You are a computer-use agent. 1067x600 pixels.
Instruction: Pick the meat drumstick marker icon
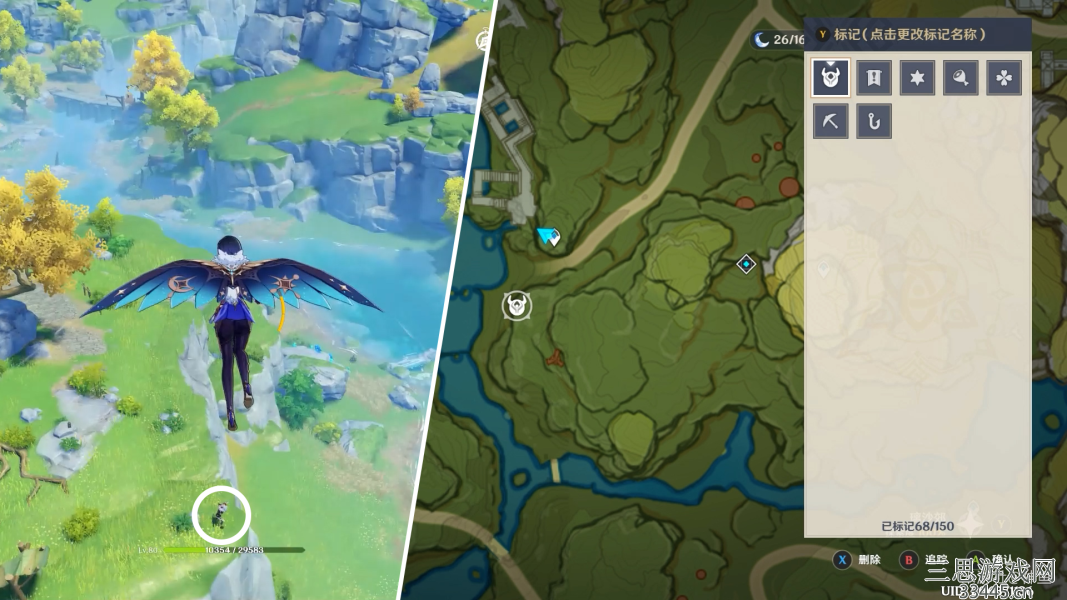pos(961,77)
